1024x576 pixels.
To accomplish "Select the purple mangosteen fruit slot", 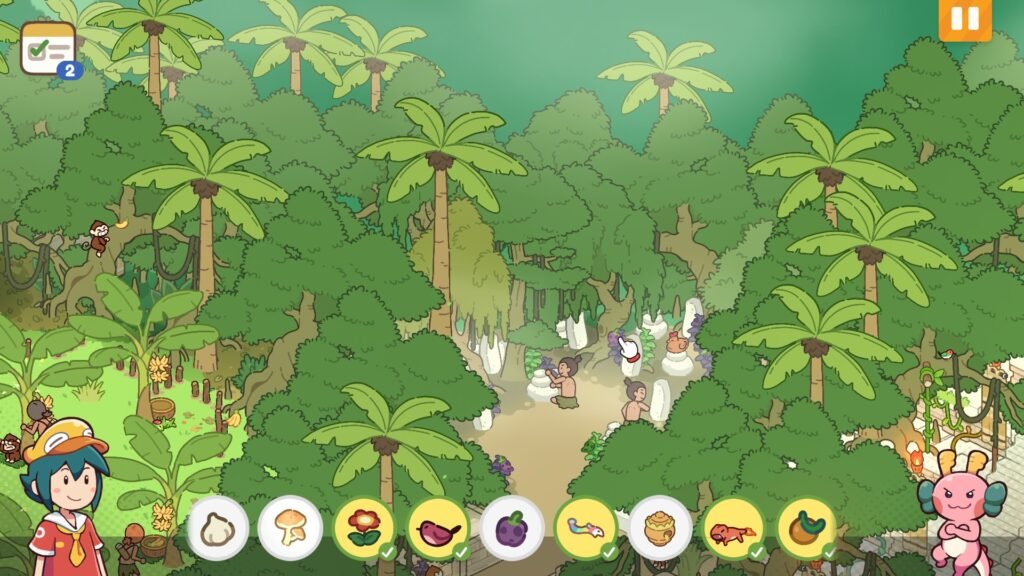I will [512, 528].
